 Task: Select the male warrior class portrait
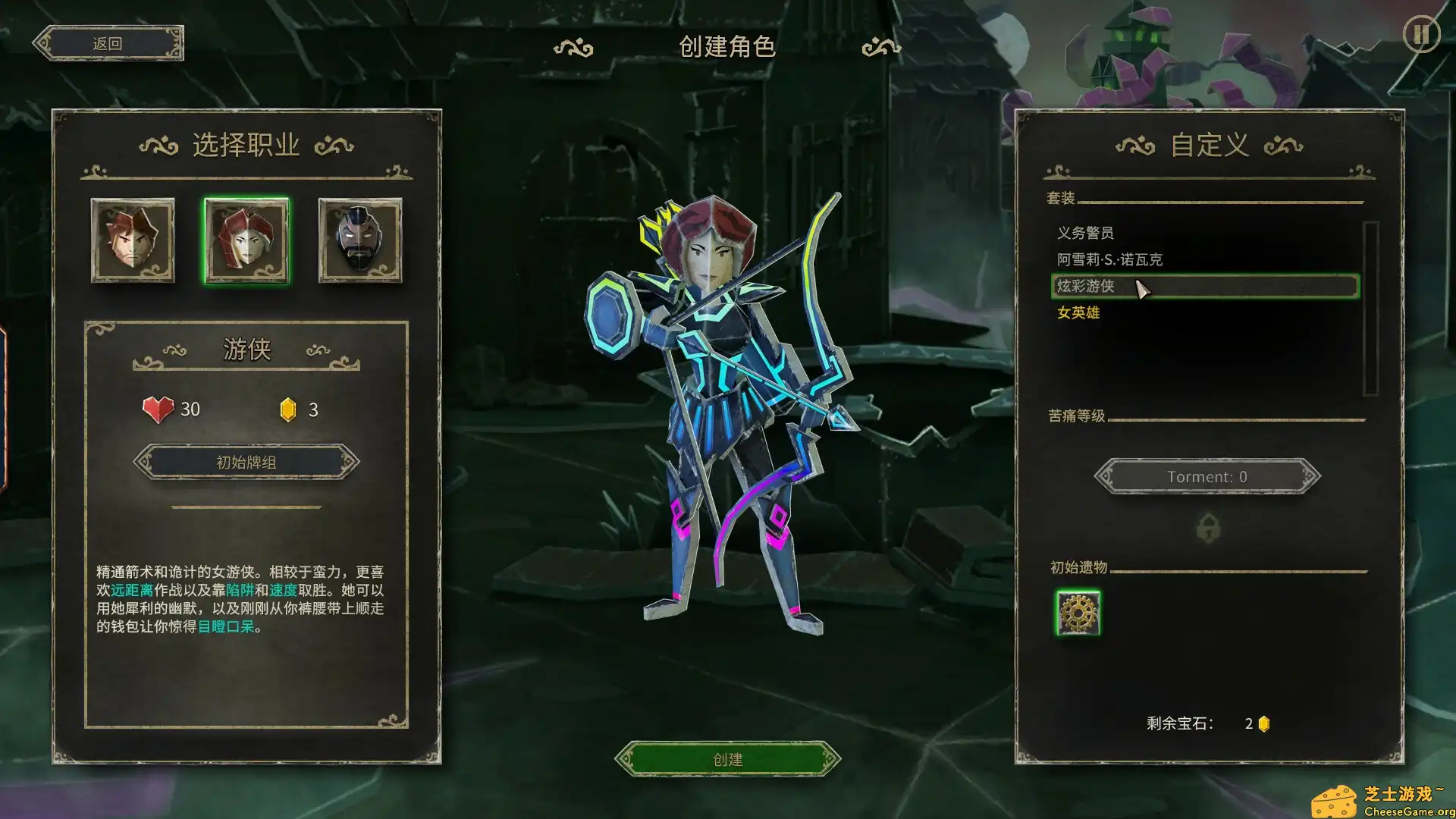pos(132,241)
